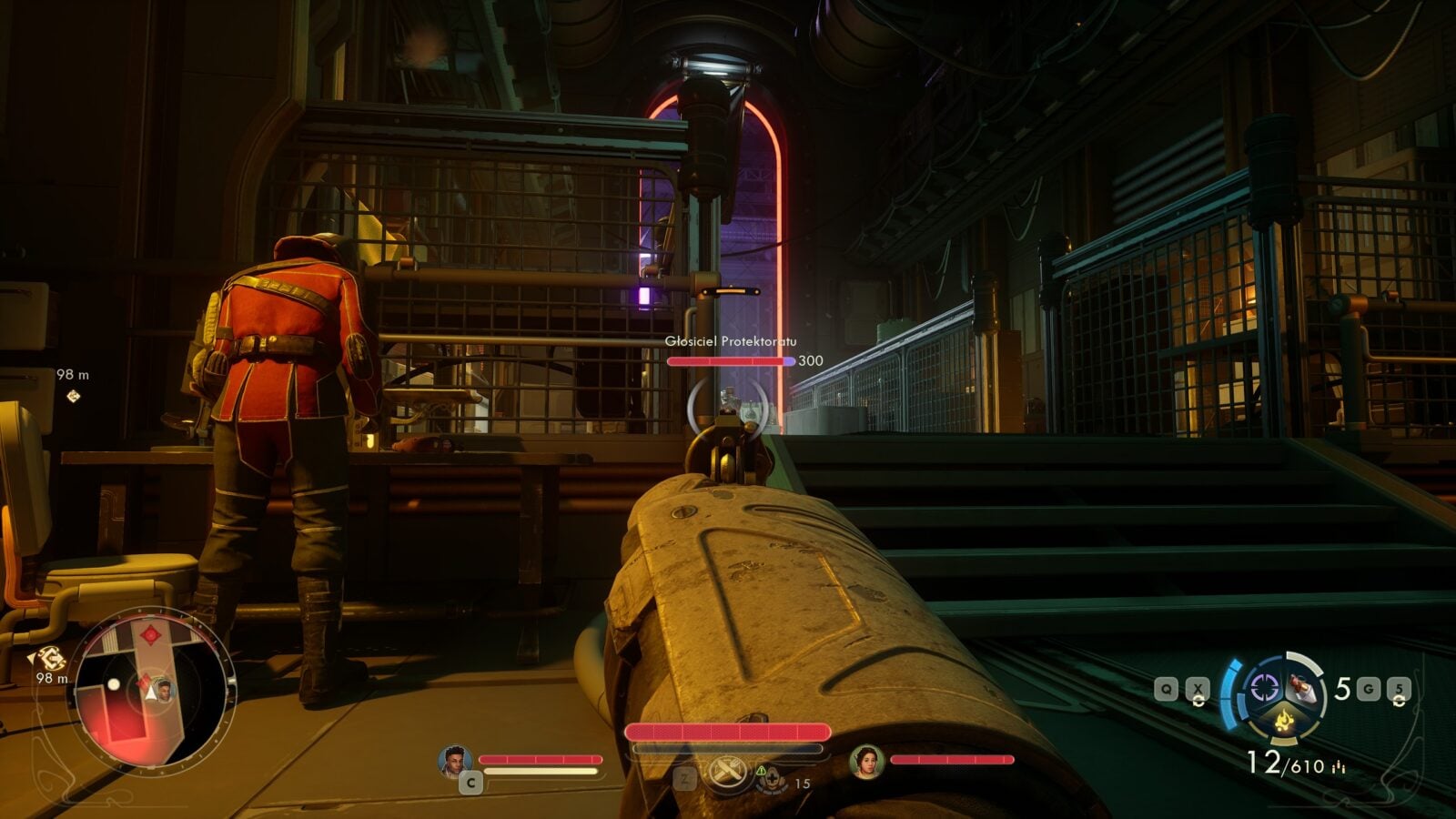Click the crossed-tools medical inhaler icon
The width and height of the screenshot is (1456, 819).
pyautogui.click(x=727, y=774)
